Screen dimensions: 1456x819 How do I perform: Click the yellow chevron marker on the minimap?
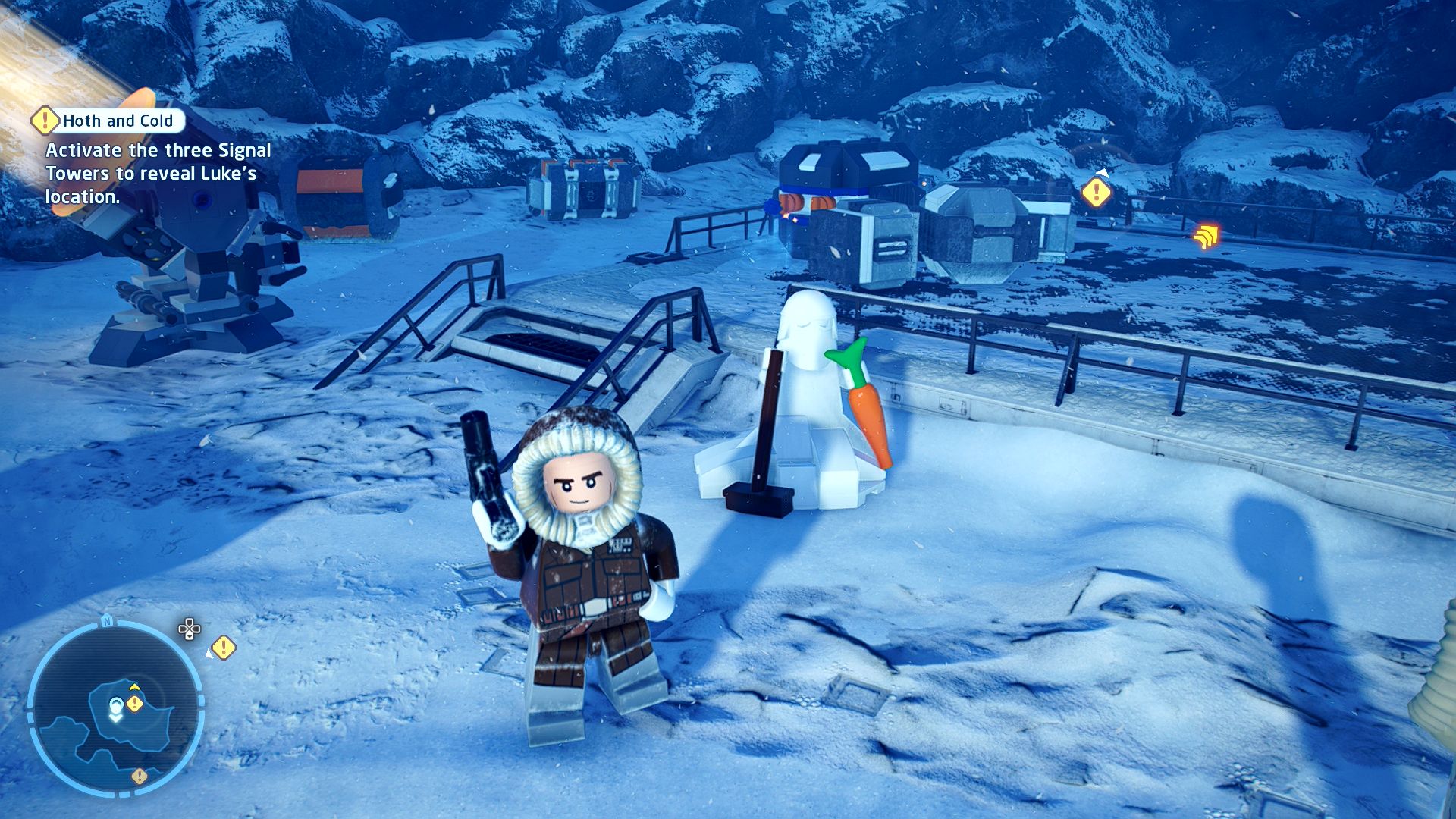pyautogui.click(x=134, y=687)
